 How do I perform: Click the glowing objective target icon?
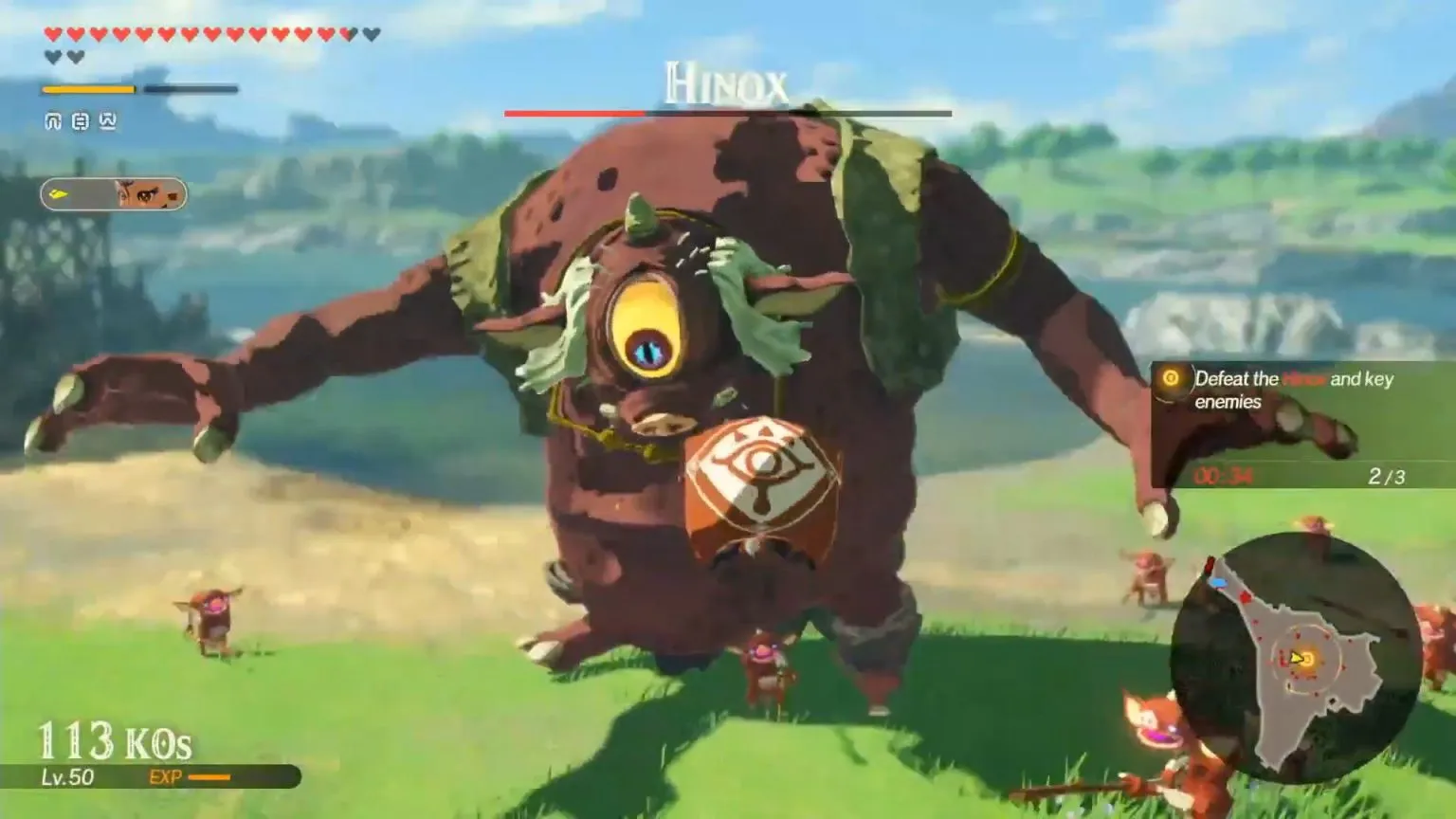[x=1171, y=379]
